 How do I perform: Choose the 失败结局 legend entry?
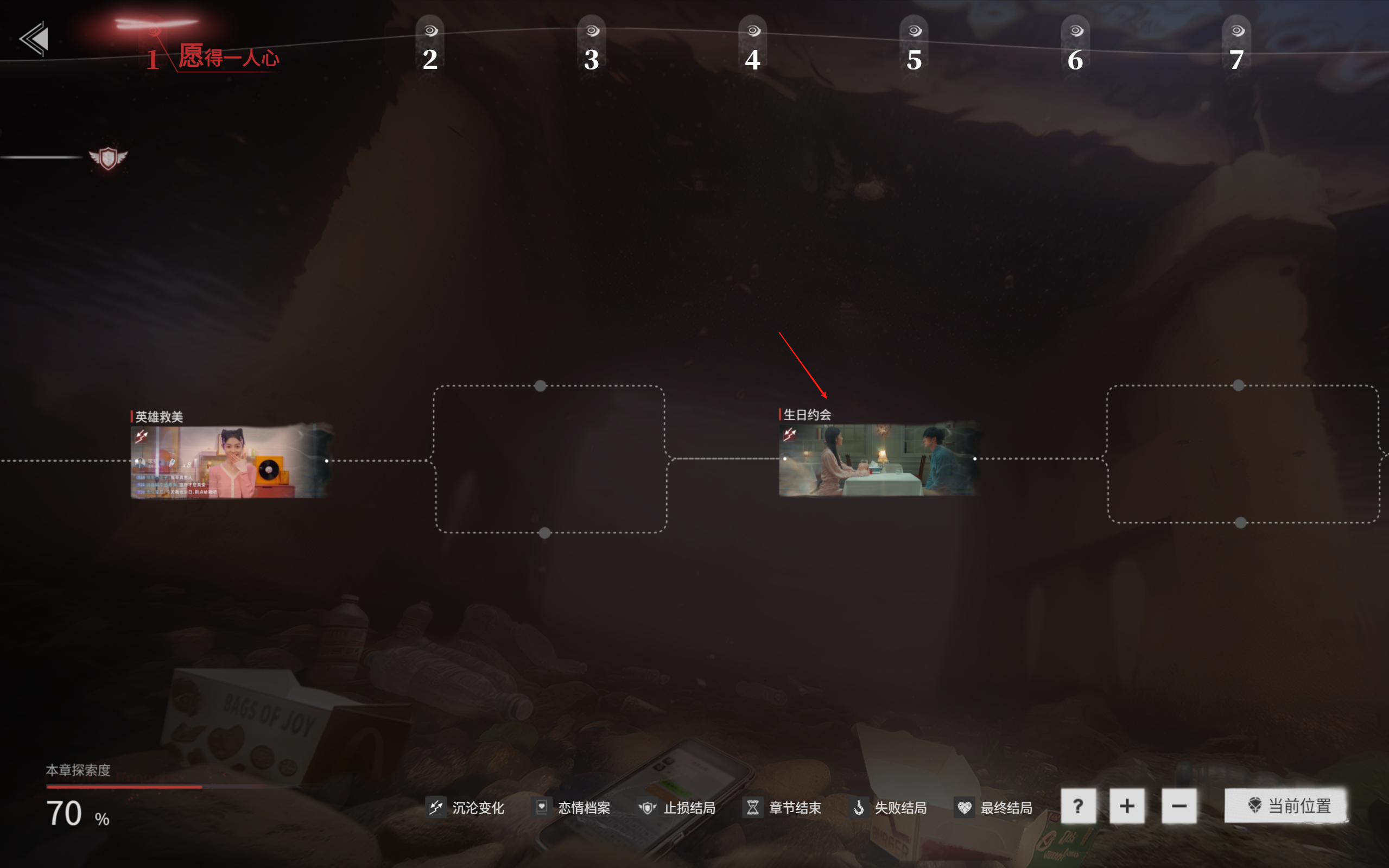[x=889, y=808]
